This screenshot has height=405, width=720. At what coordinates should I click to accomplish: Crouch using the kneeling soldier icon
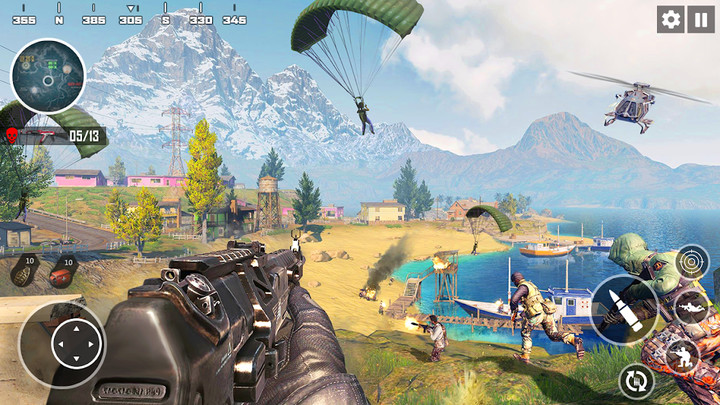(684, 355)
